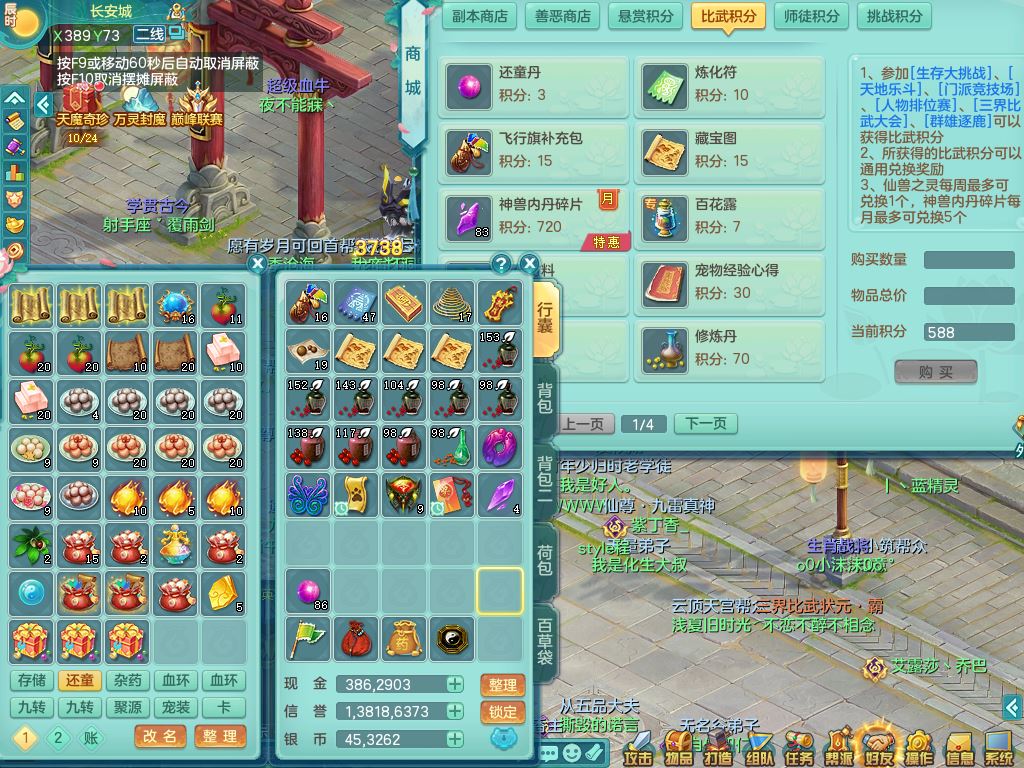Open the 杂药 storage category
This screenshot has width=1024, height=768.
click(127, 681)
